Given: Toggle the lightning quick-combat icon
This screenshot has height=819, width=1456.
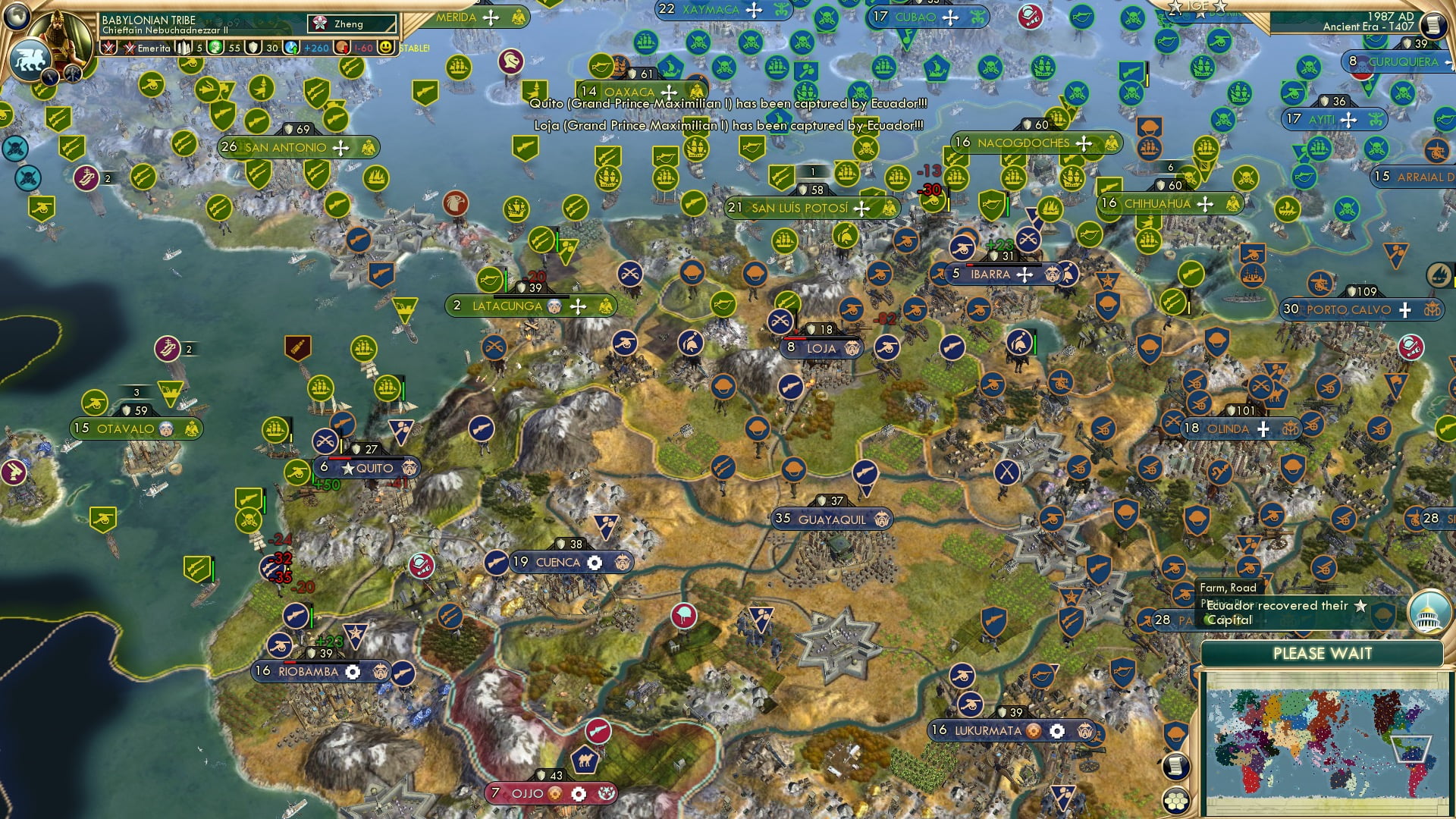Looking at the screenshot, I should (x=50, y=77).
